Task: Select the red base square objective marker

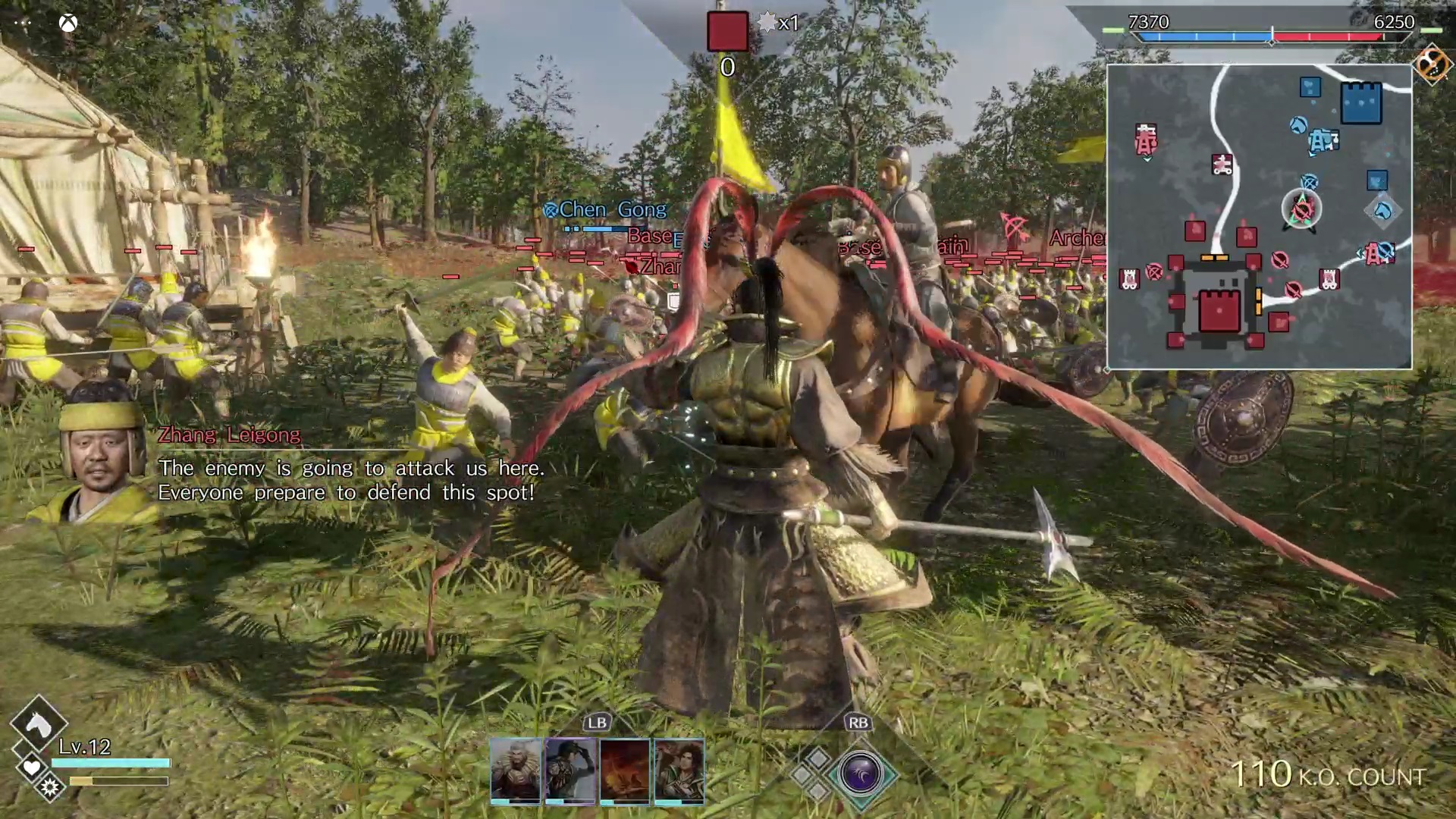Action: [727, 32]
